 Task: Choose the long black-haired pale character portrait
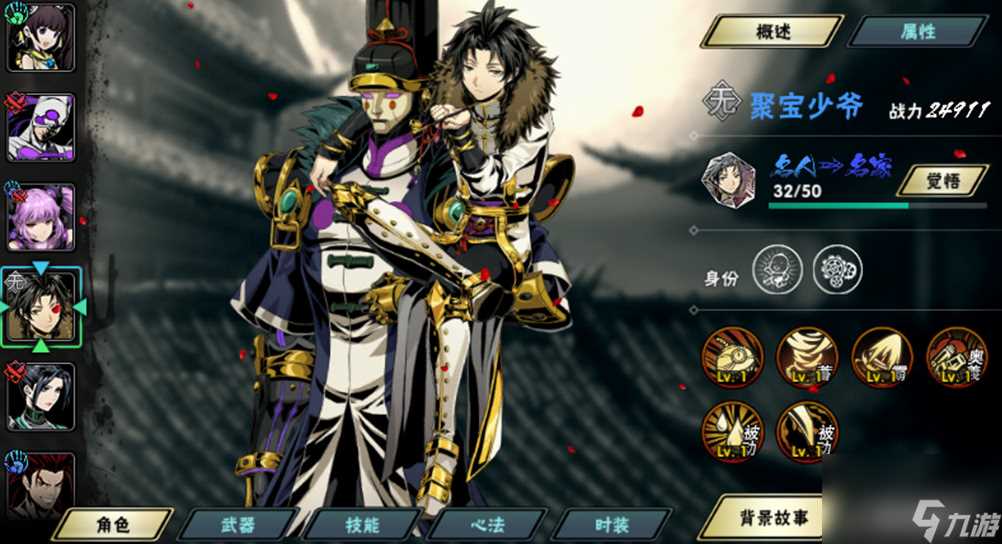coord(41,396)
